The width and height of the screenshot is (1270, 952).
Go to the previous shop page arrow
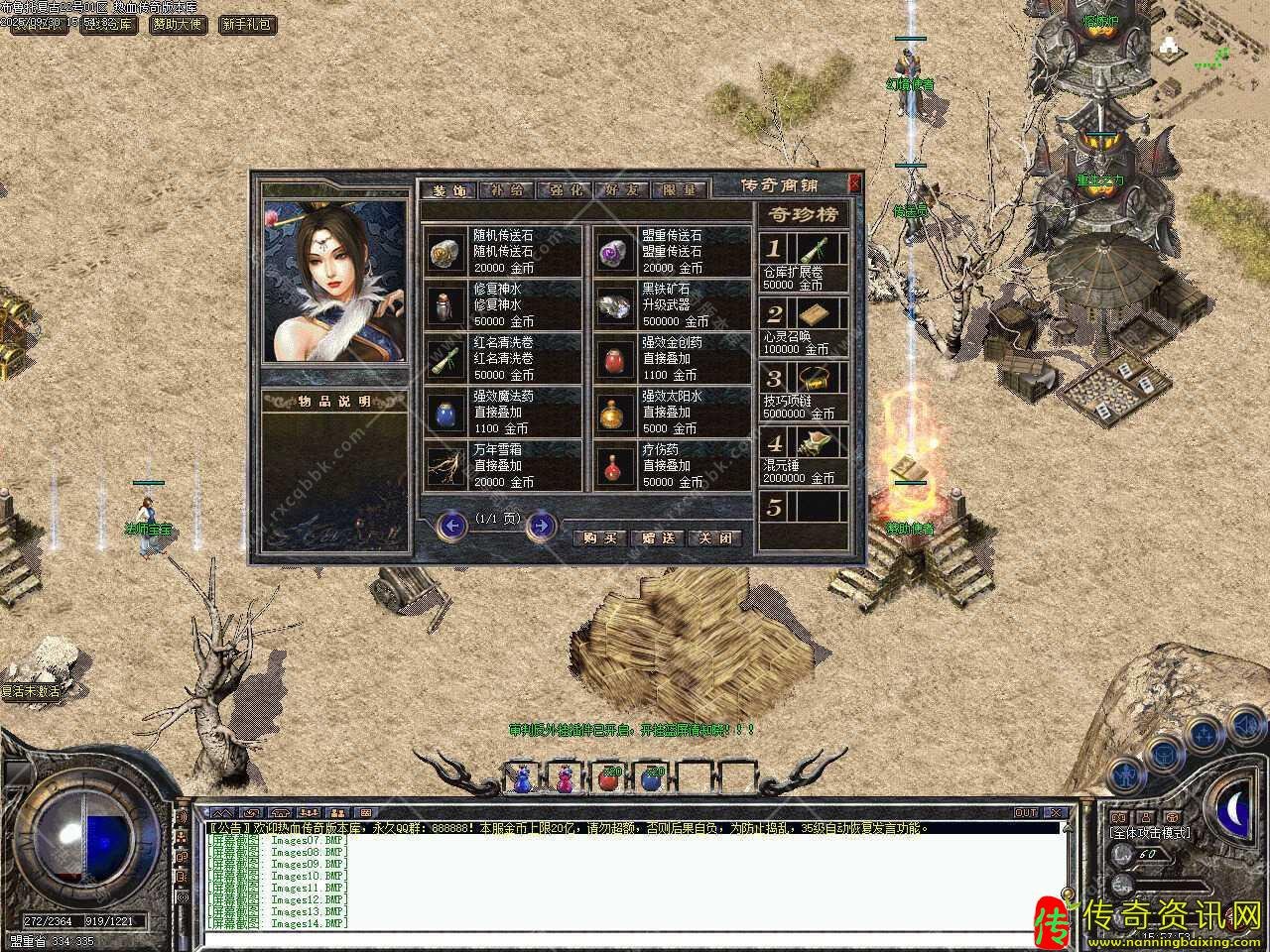click(452, 526)
